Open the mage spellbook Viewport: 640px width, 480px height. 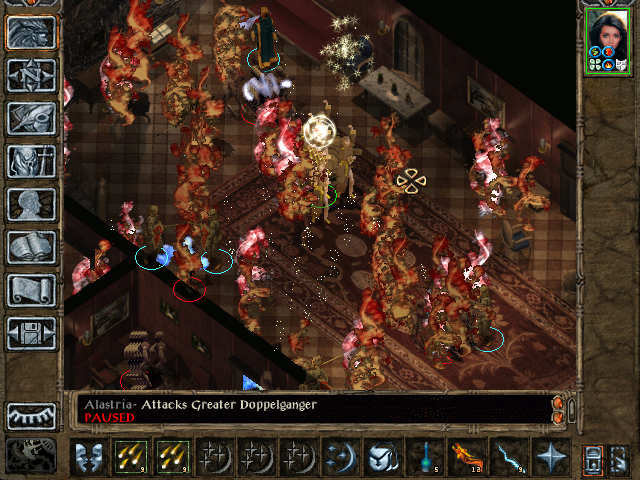click(x=31, y=247)
